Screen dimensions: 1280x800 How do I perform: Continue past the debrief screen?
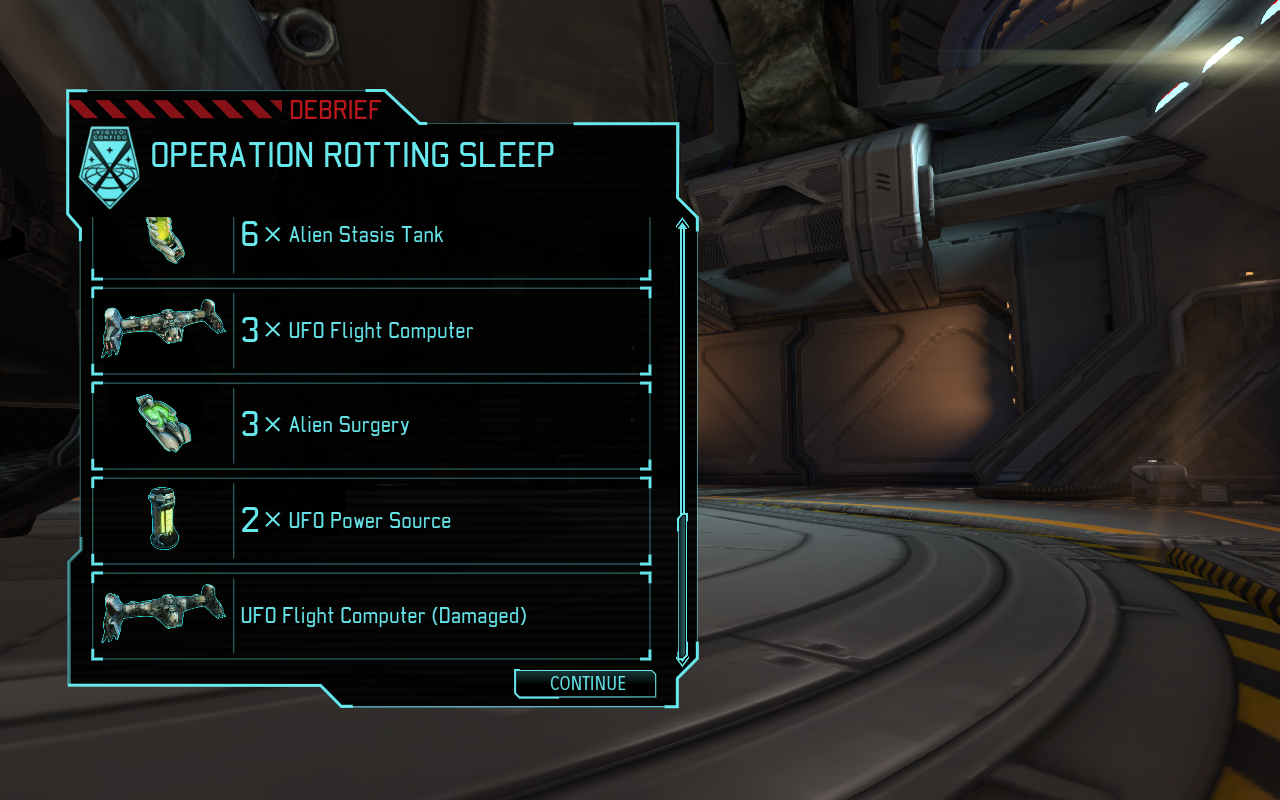pyautogui.click(x=586, y=684)
